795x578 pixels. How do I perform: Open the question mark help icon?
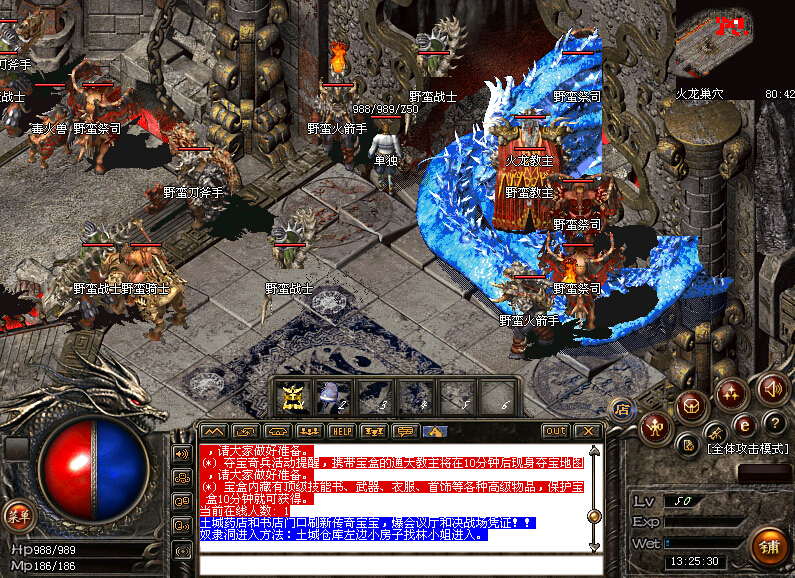(x=773, y=422)
